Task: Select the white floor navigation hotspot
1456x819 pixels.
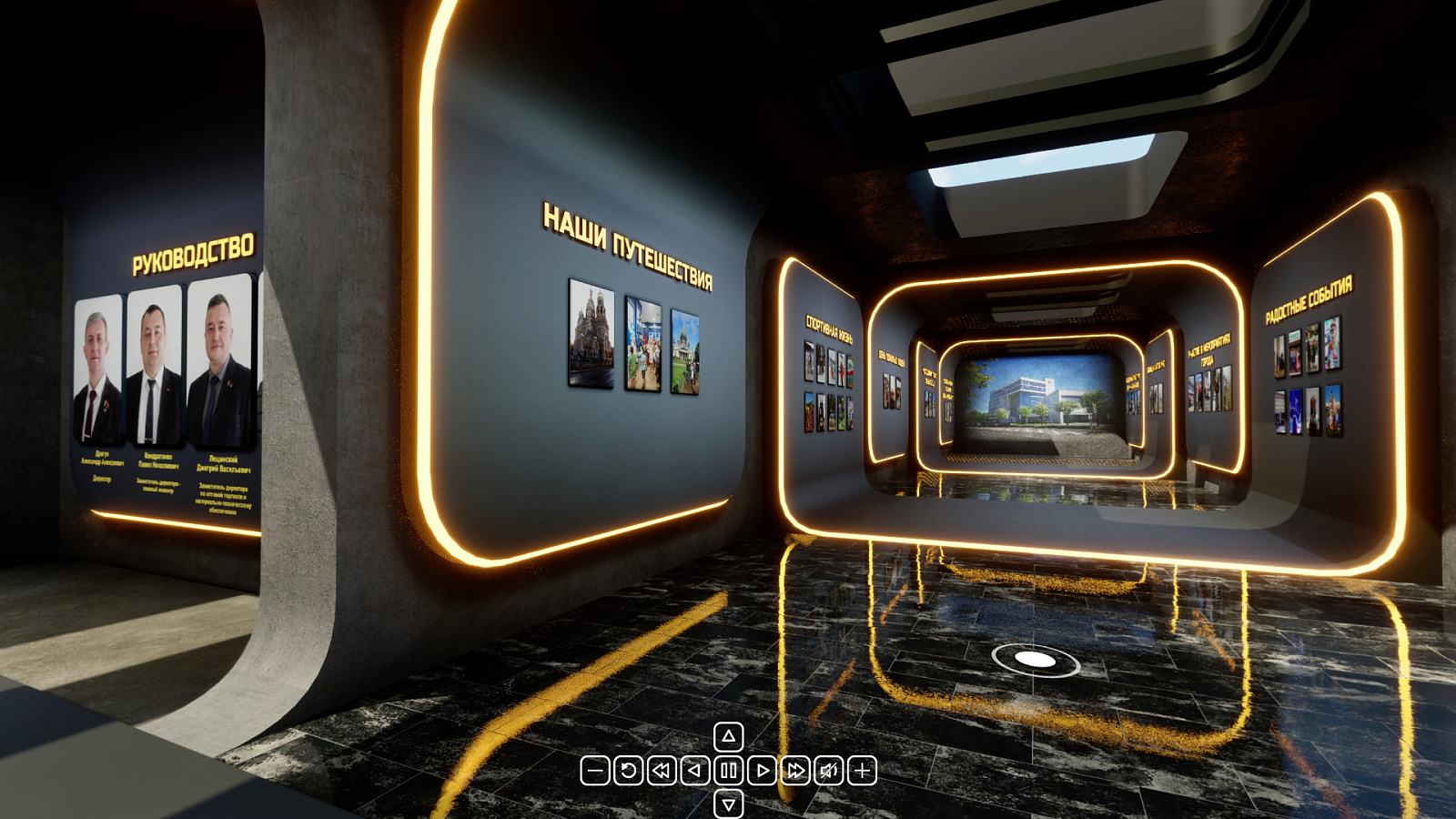Action: coord(1035,660)
